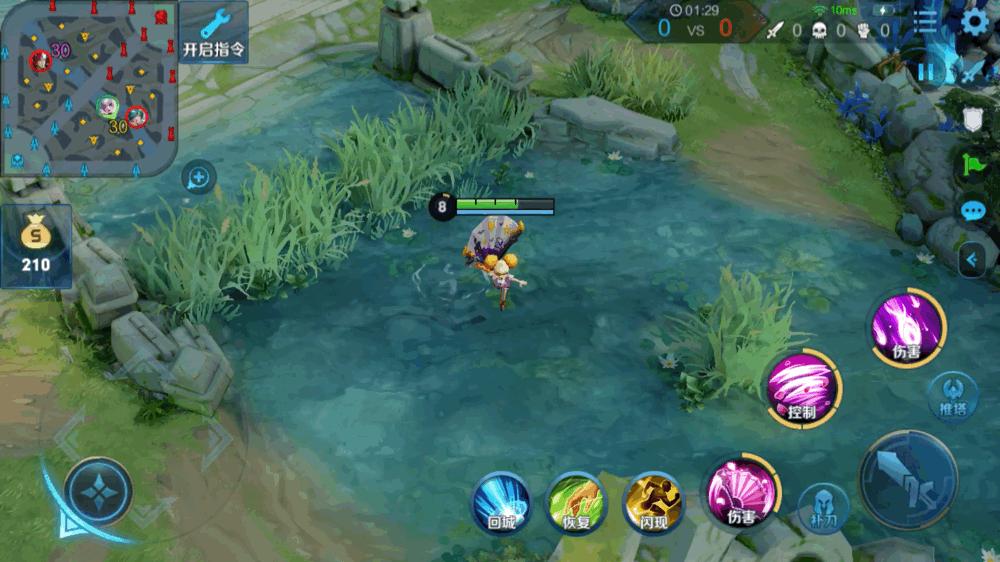This screenshot has width=1000, height=562.
Task: Click the 开启指令 wrench button
Action: [x=214, y=32]
